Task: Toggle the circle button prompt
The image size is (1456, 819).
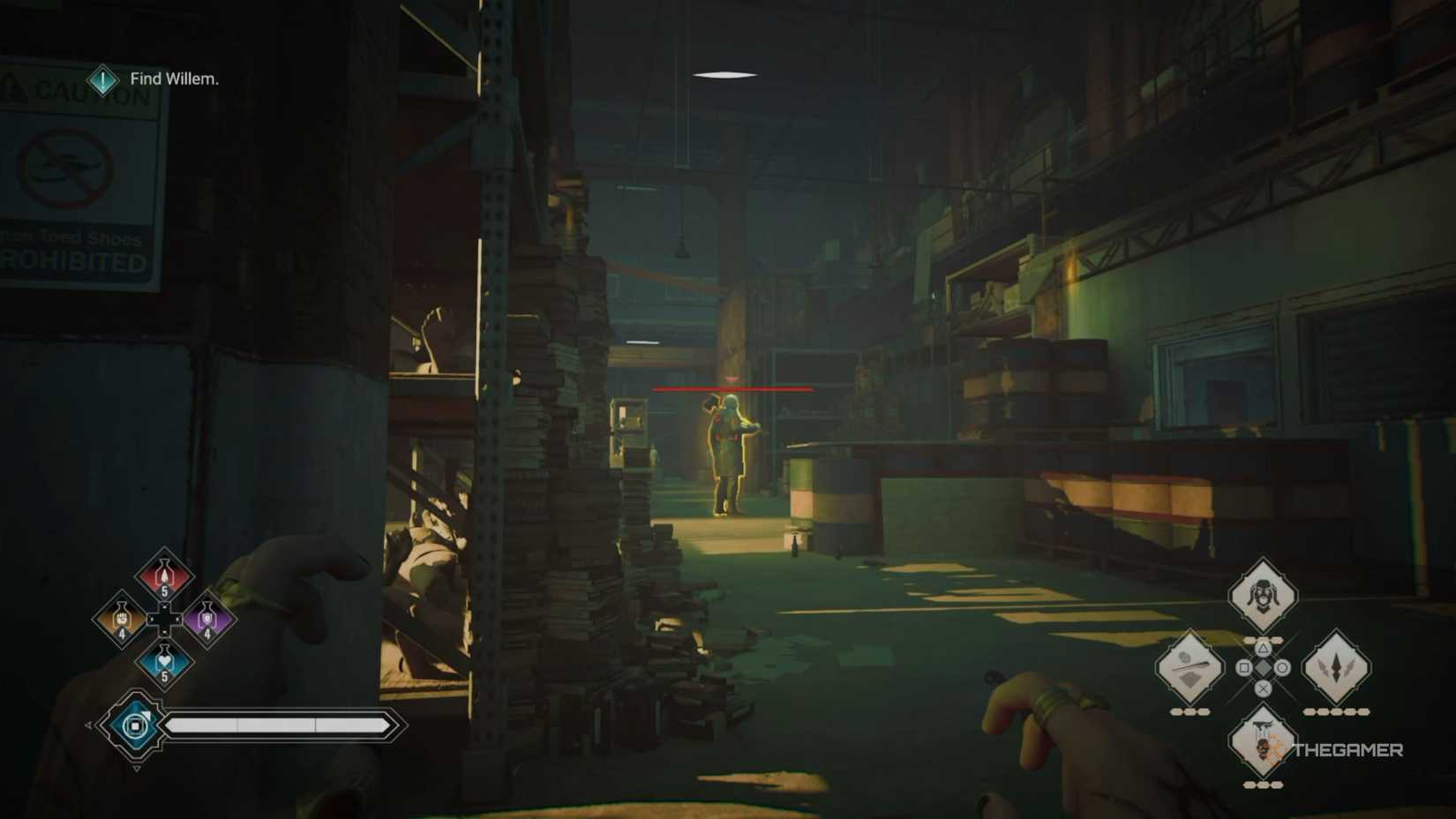Action: pos(1282,667)
